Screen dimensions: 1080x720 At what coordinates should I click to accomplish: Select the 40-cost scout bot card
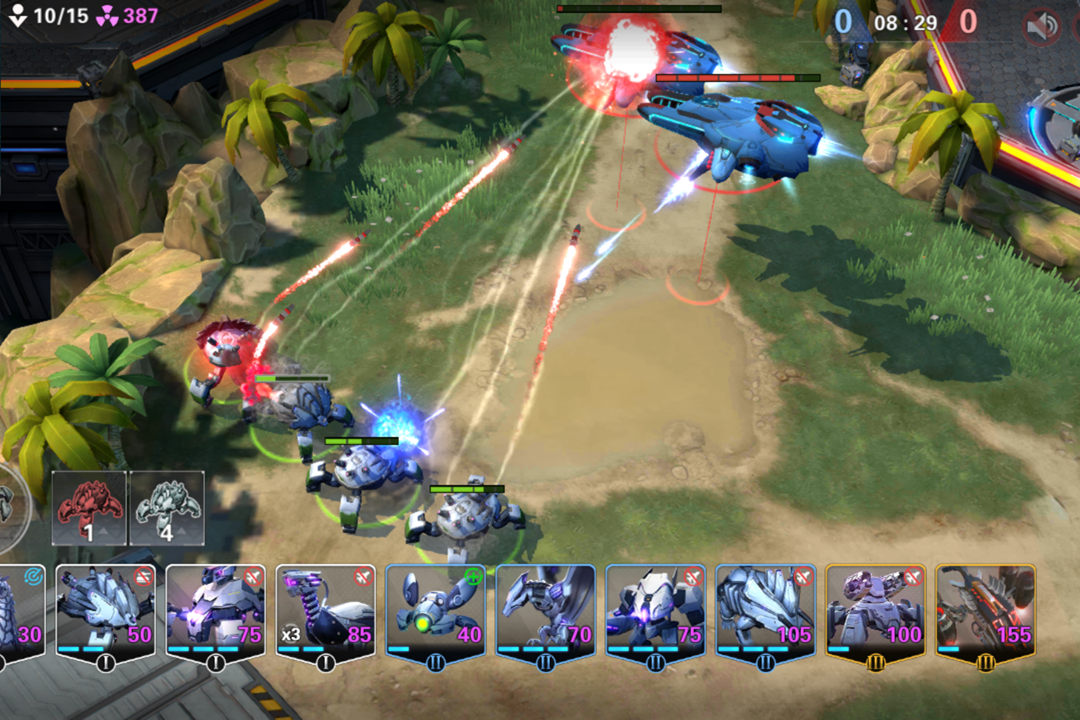(435, 610)
